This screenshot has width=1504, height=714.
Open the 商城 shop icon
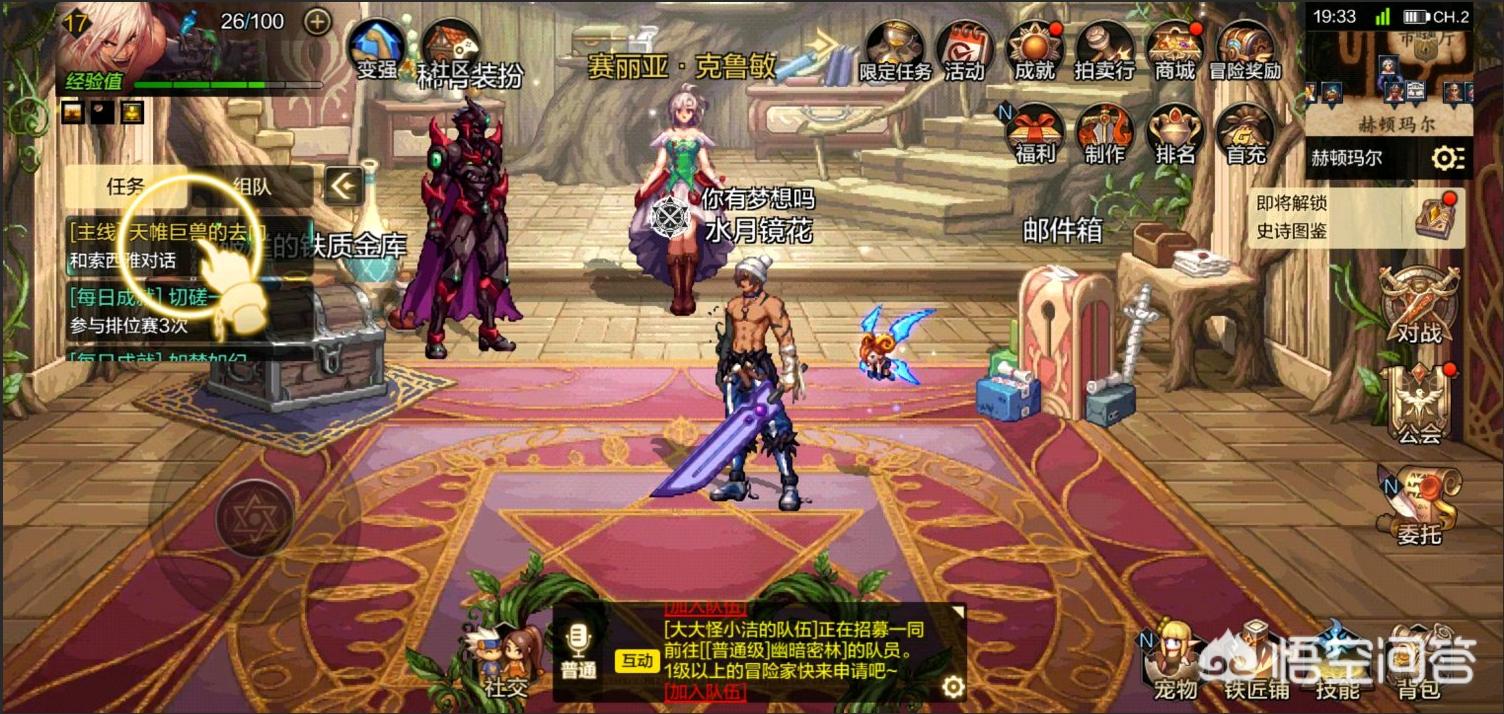click(x=1174, y=50)
